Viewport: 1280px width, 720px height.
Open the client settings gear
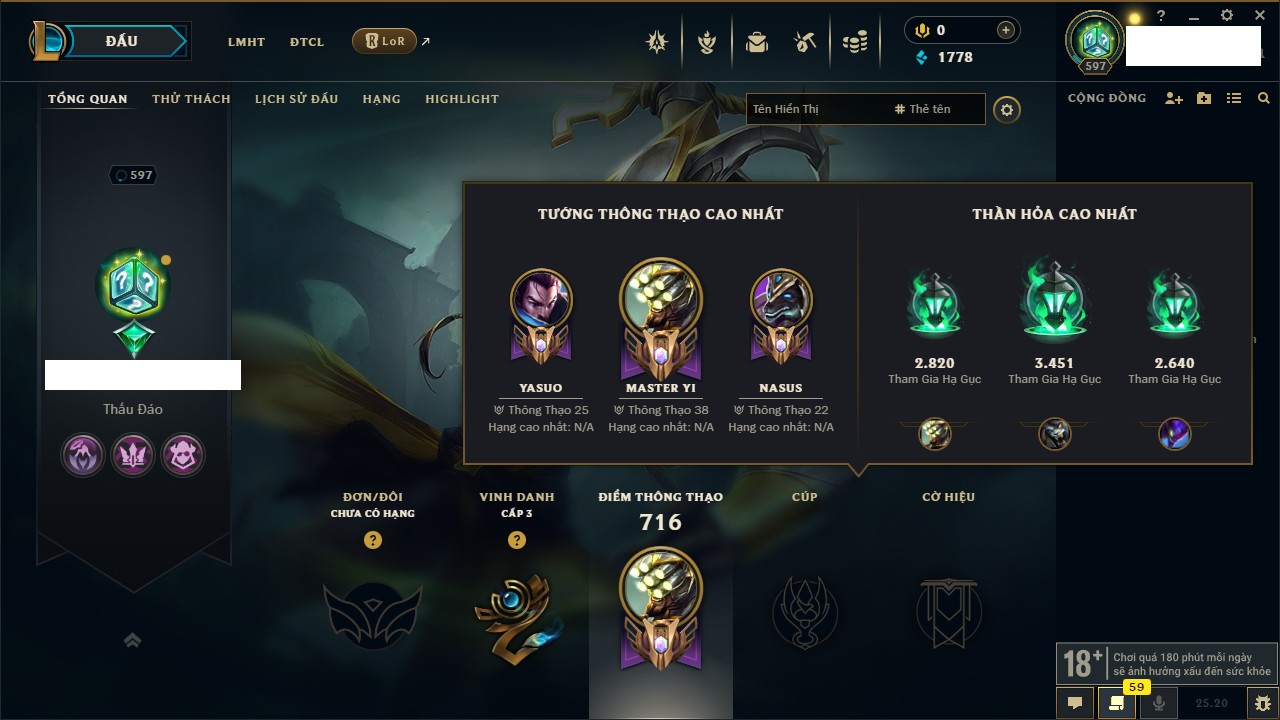pyautogui.click(x=1227, y=16)
